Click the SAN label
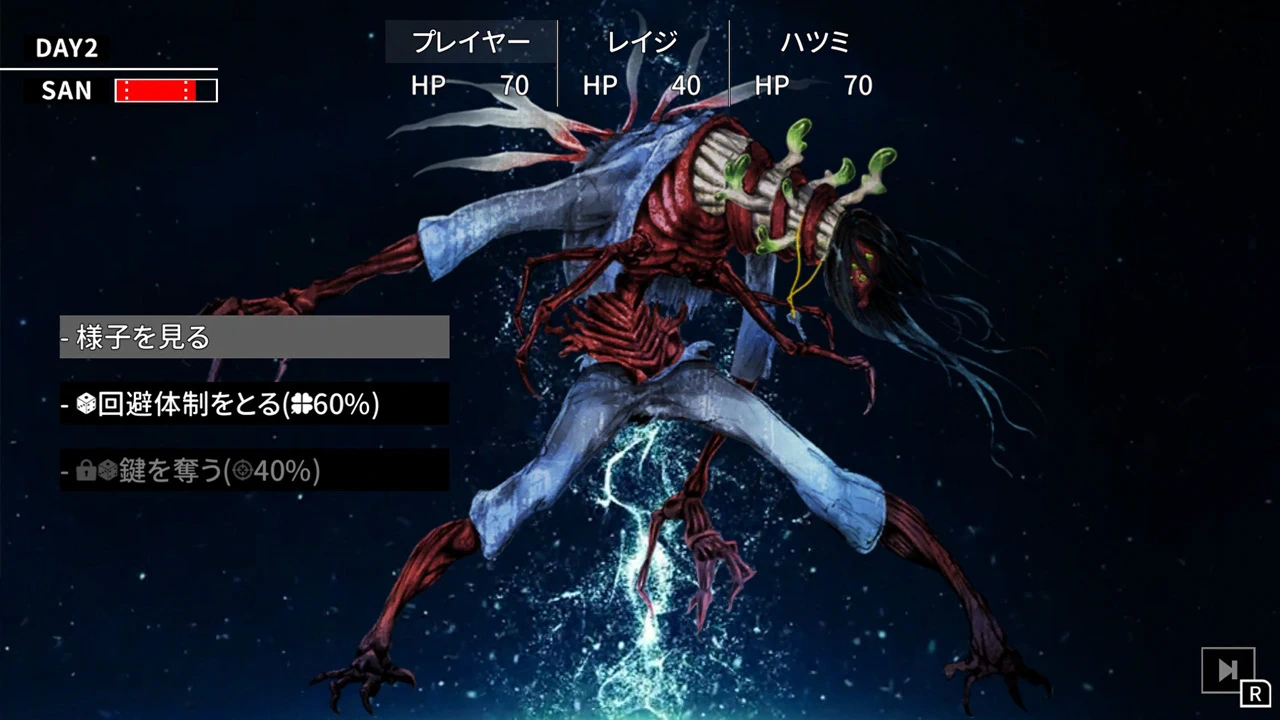 (x=65, y=90)
